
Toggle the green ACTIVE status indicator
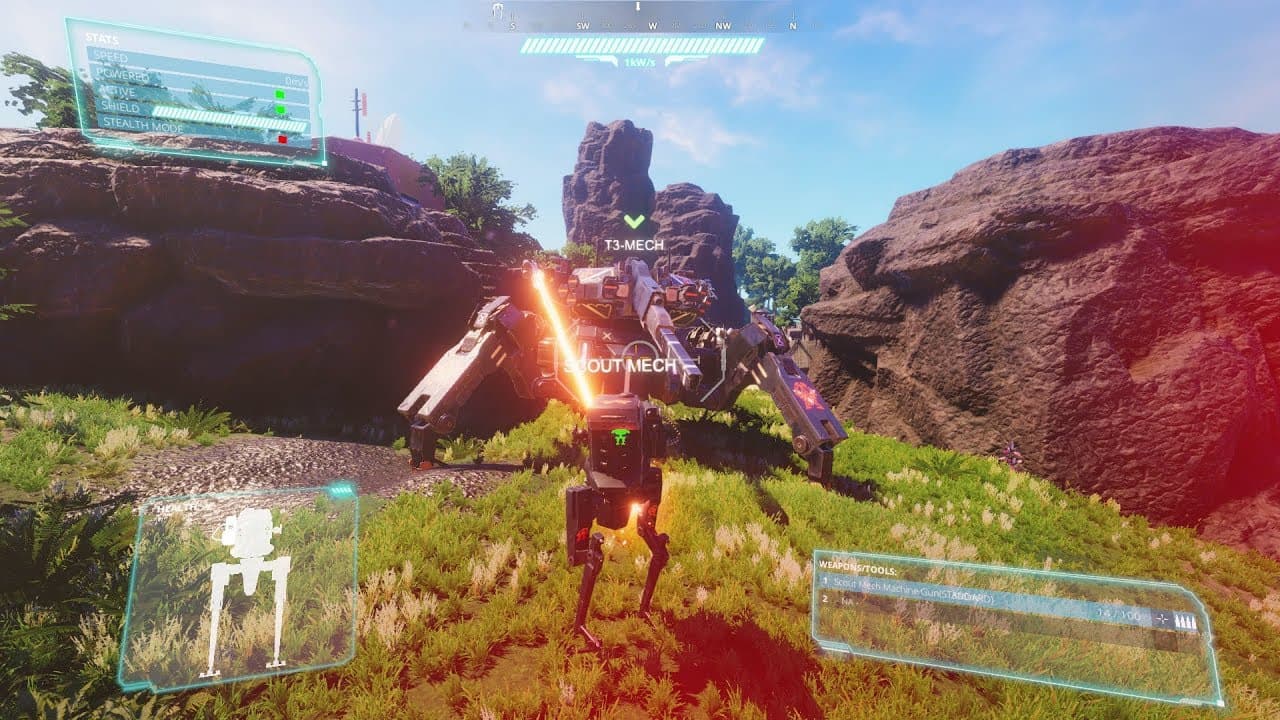(280, 93)
